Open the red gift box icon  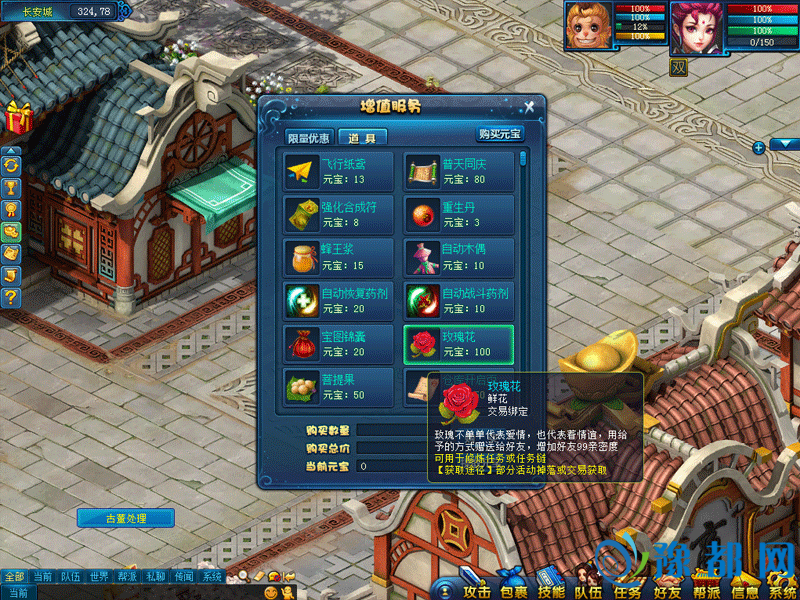[18, 118]
